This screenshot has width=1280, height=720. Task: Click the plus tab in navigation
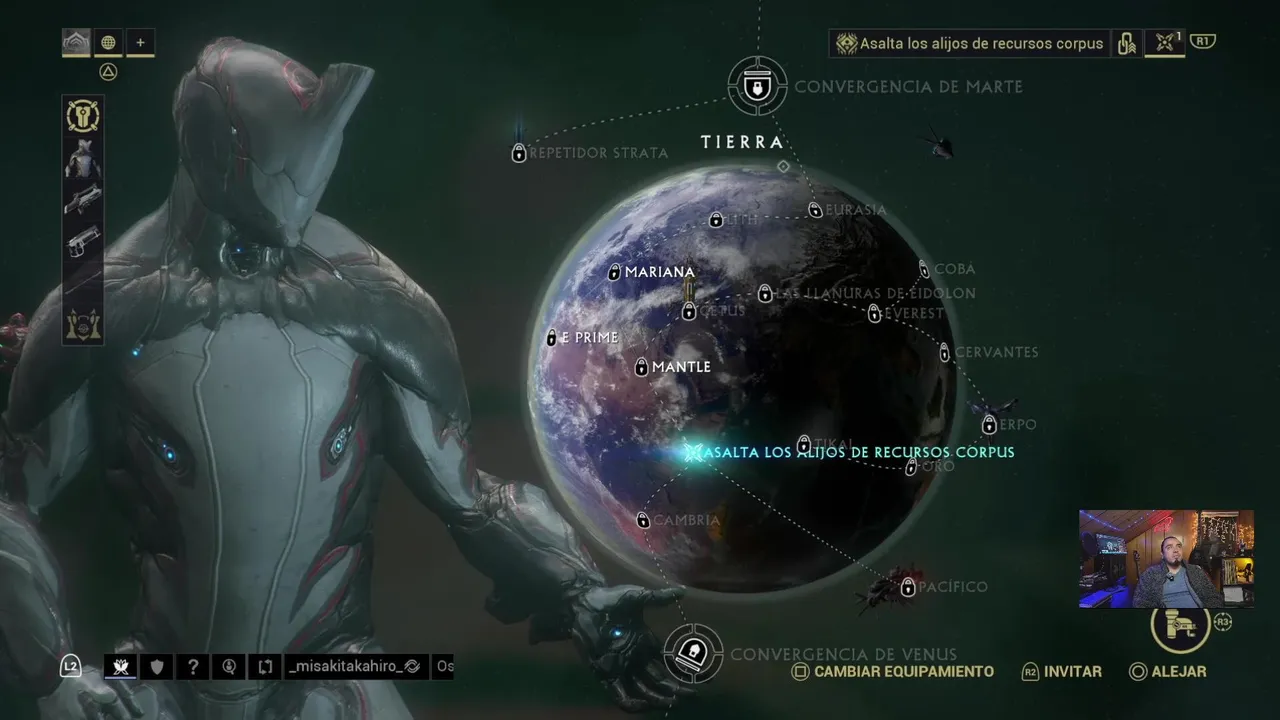[x=140, y=43]
